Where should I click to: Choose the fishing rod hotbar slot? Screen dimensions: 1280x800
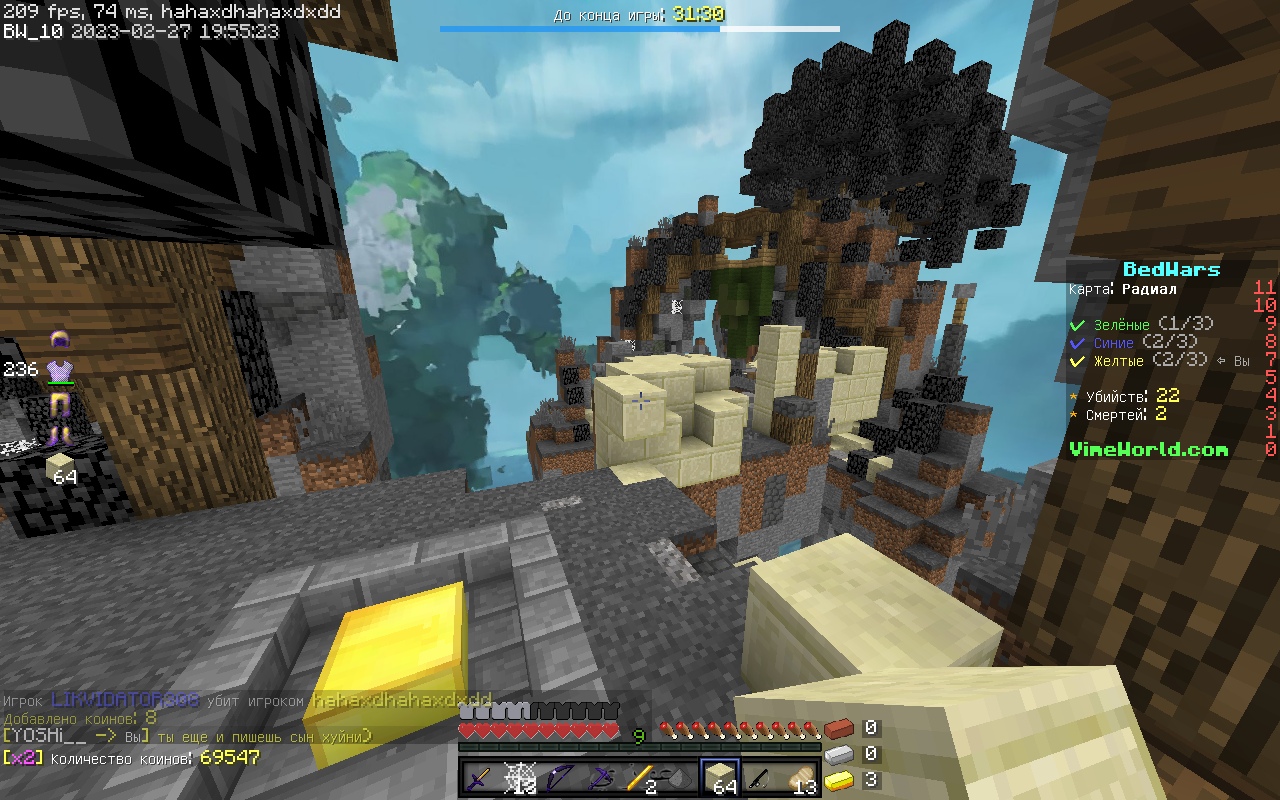pos(760,778)
